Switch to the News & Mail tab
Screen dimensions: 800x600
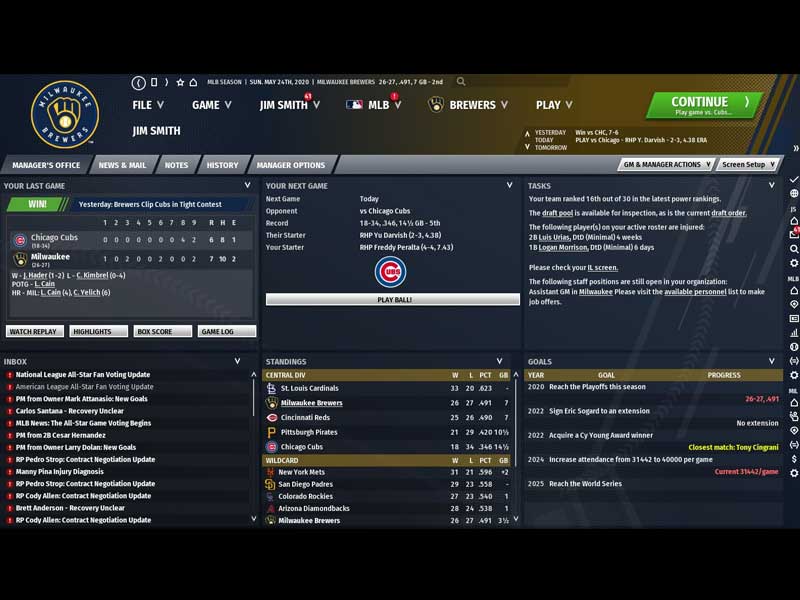[122, 165]
